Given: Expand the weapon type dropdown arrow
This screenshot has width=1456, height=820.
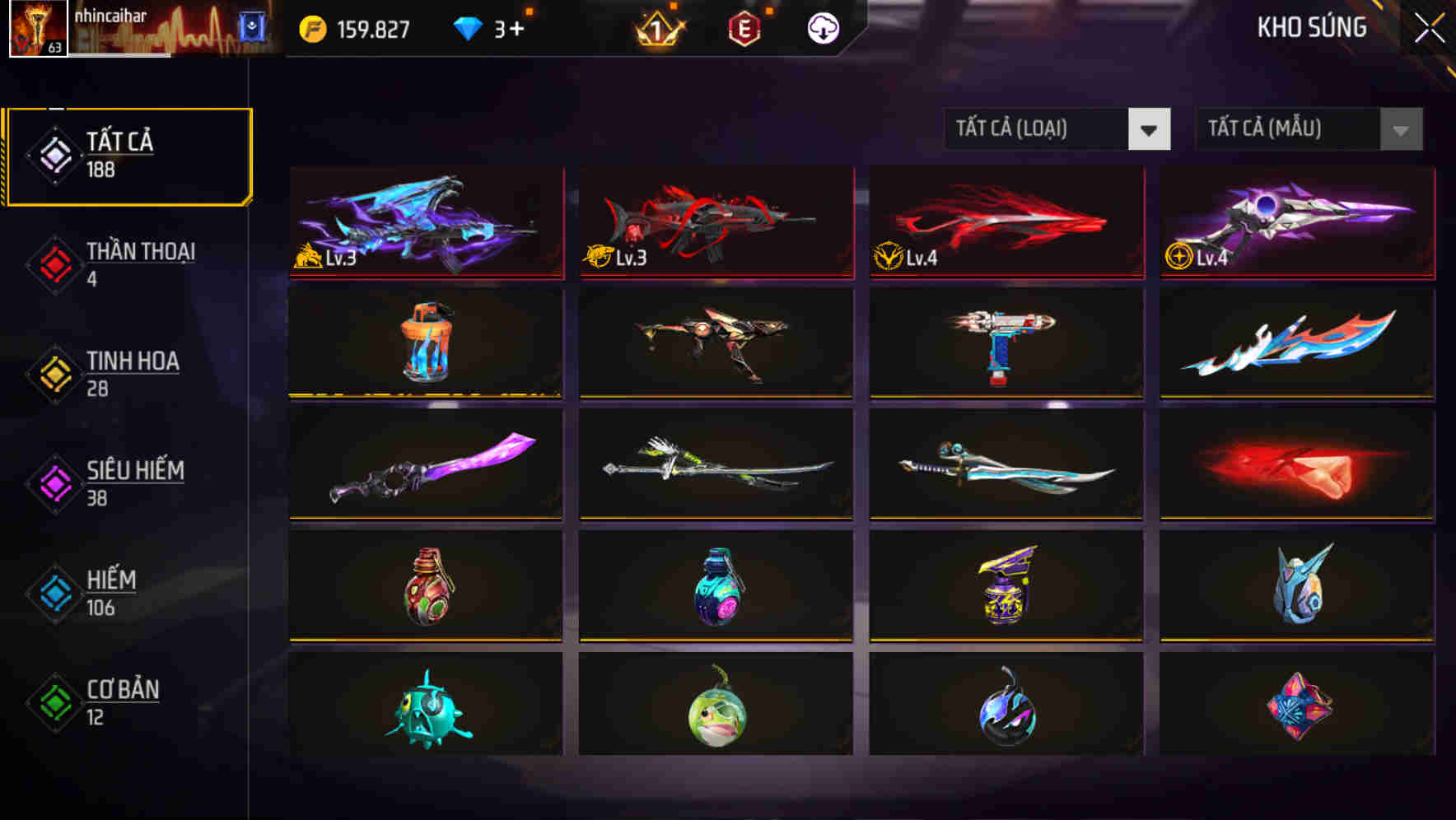Looking at the screenshot, I should [x=1151, y=129].
